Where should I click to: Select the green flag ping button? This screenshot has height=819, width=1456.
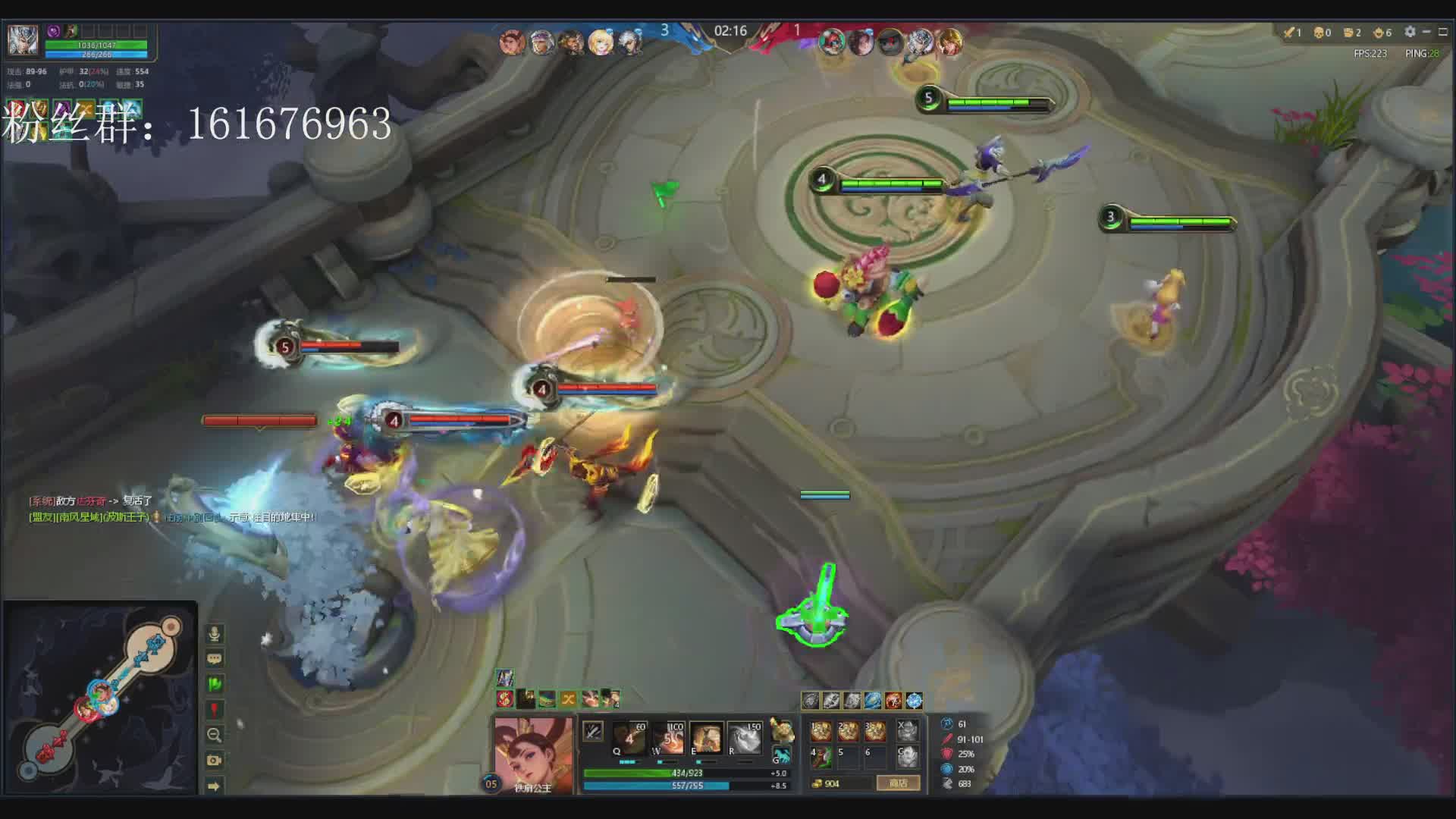click(x=215, y=684)
